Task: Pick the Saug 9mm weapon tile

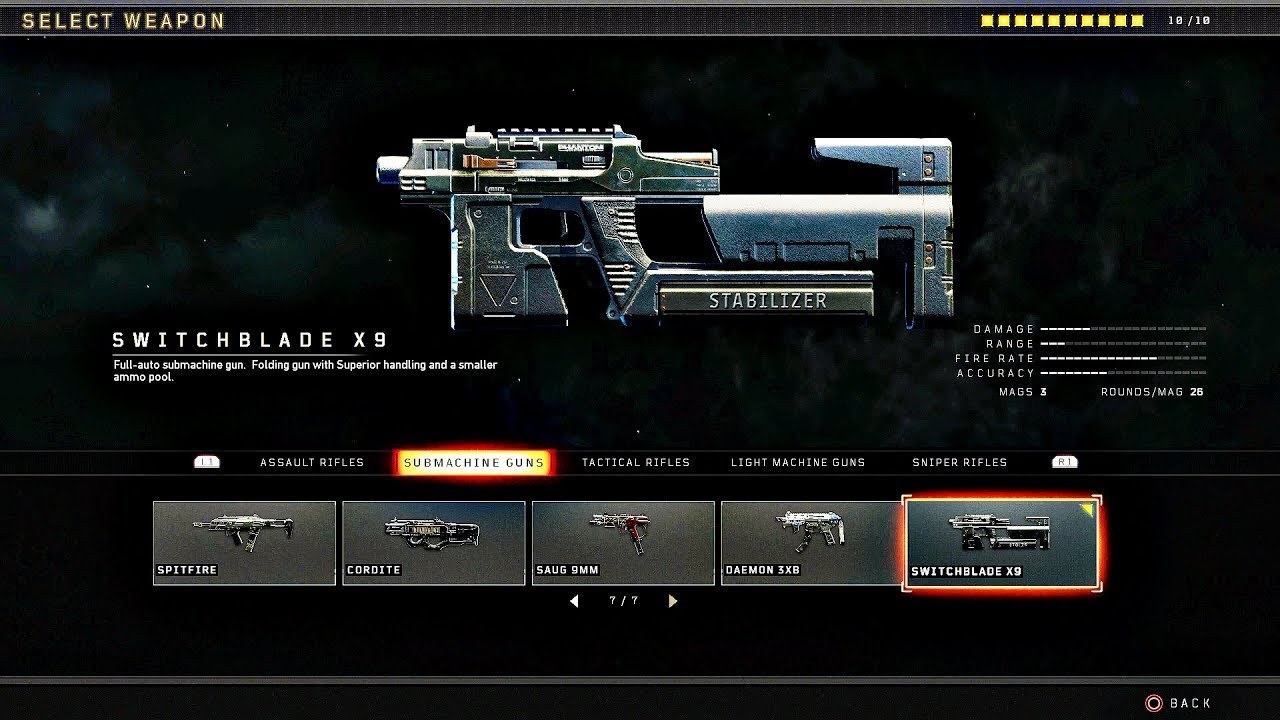Action: click(623, 543)
